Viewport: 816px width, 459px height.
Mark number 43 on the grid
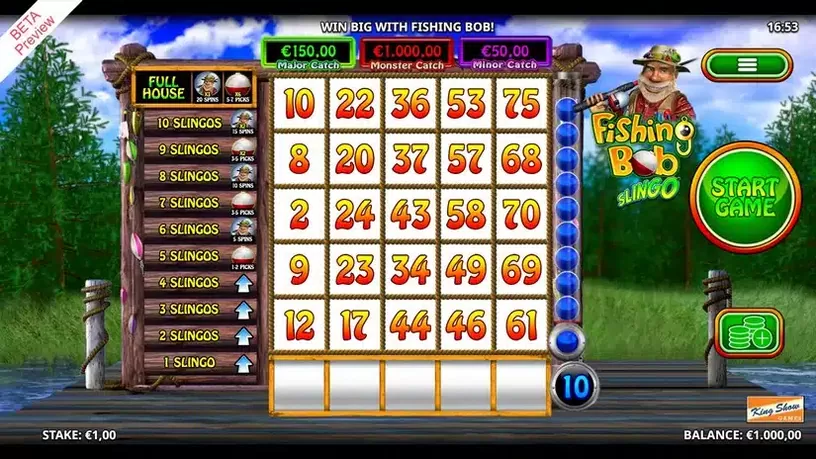(411, 214)
